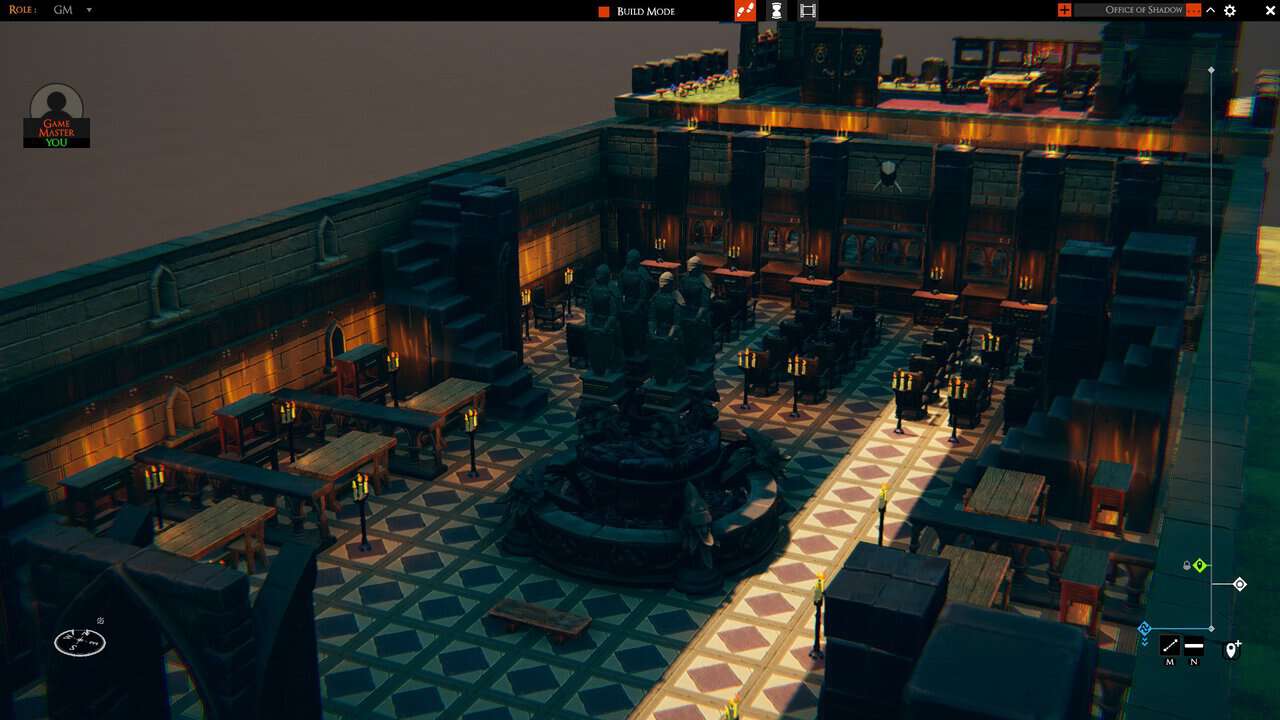Click the white diamond marker on the slider
This screenshot has height=720, width=1280.
pos(1240,584)
